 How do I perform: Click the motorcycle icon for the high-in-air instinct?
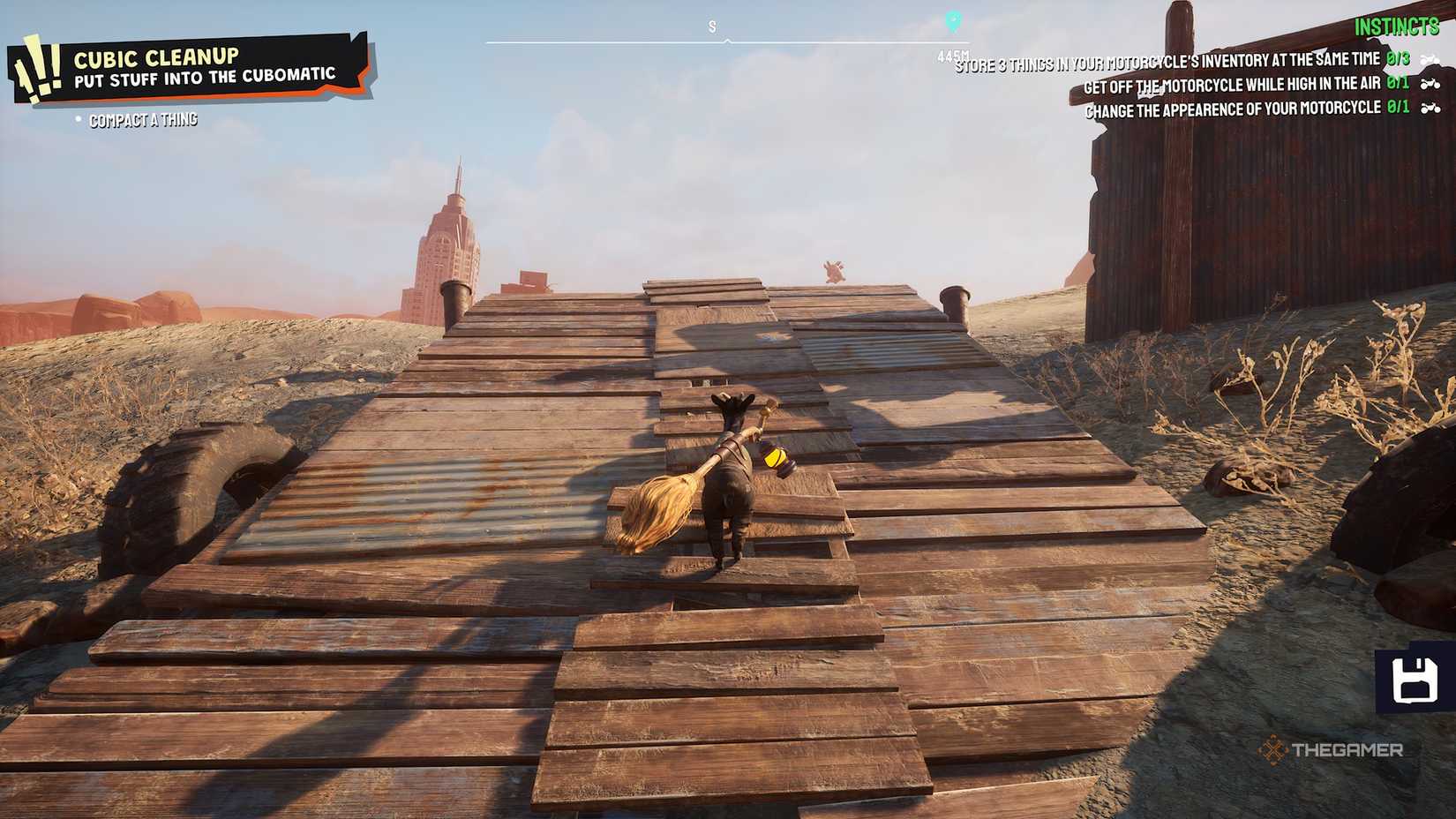[1431, 86]
